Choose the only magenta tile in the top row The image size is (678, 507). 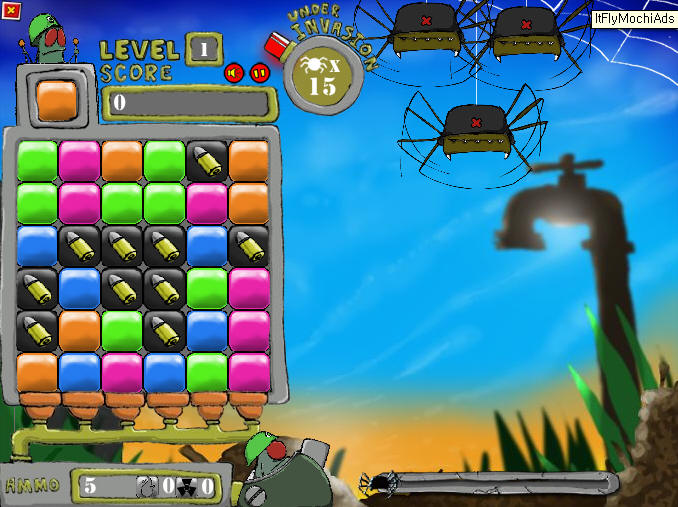79,160
